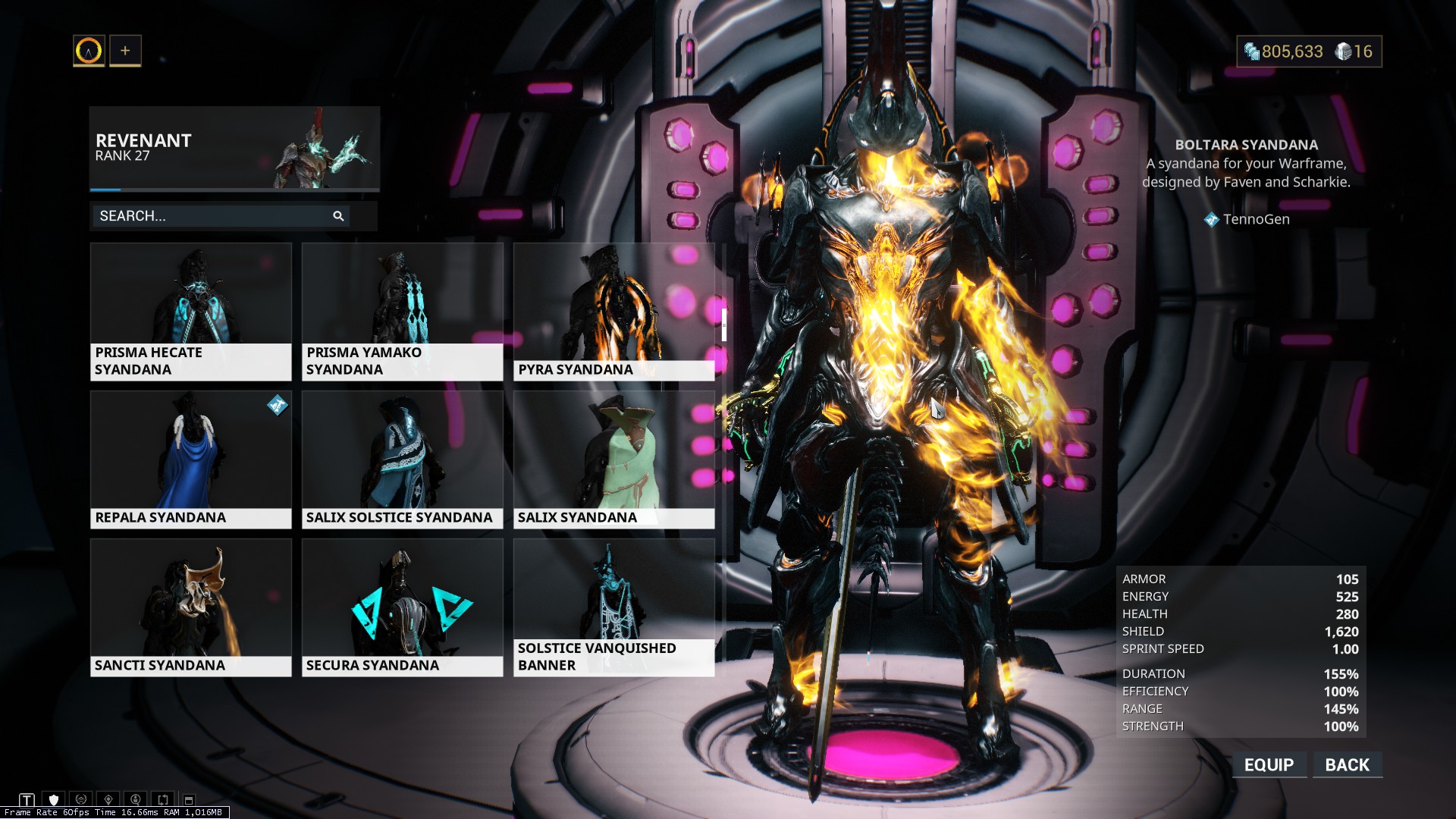Click the syandana list scrollbar handle

coord(724,325)
